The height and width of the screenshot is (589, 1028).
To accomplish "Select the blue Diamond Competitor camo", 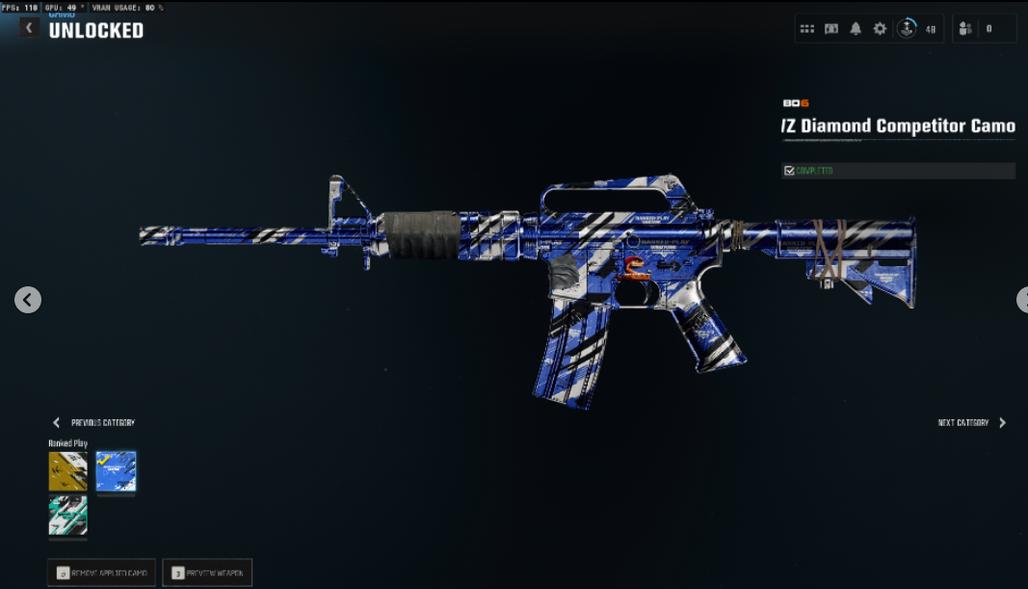I will point(116,471).
